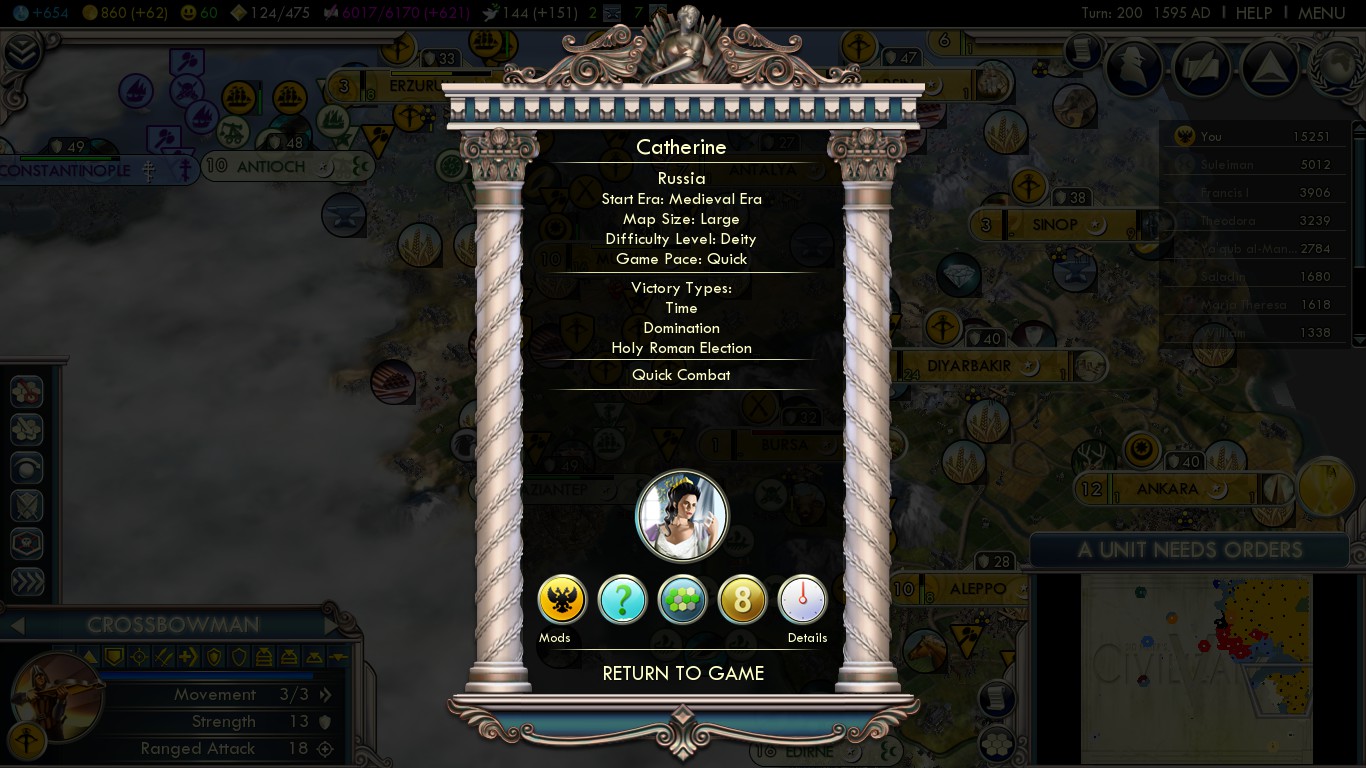
Task: Select the Crossbowman unit portrait
Action: (x=55, y=697)
